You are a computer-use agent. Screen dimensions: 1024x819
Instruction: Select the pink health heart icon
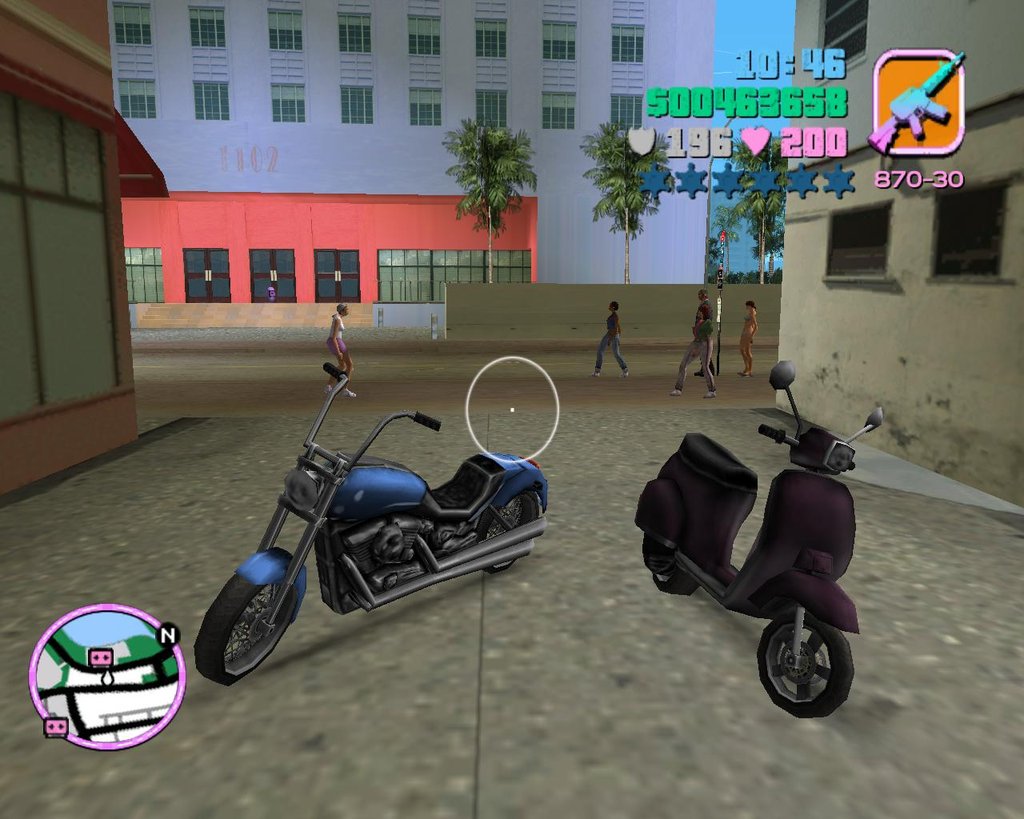(x=756, y=143)
